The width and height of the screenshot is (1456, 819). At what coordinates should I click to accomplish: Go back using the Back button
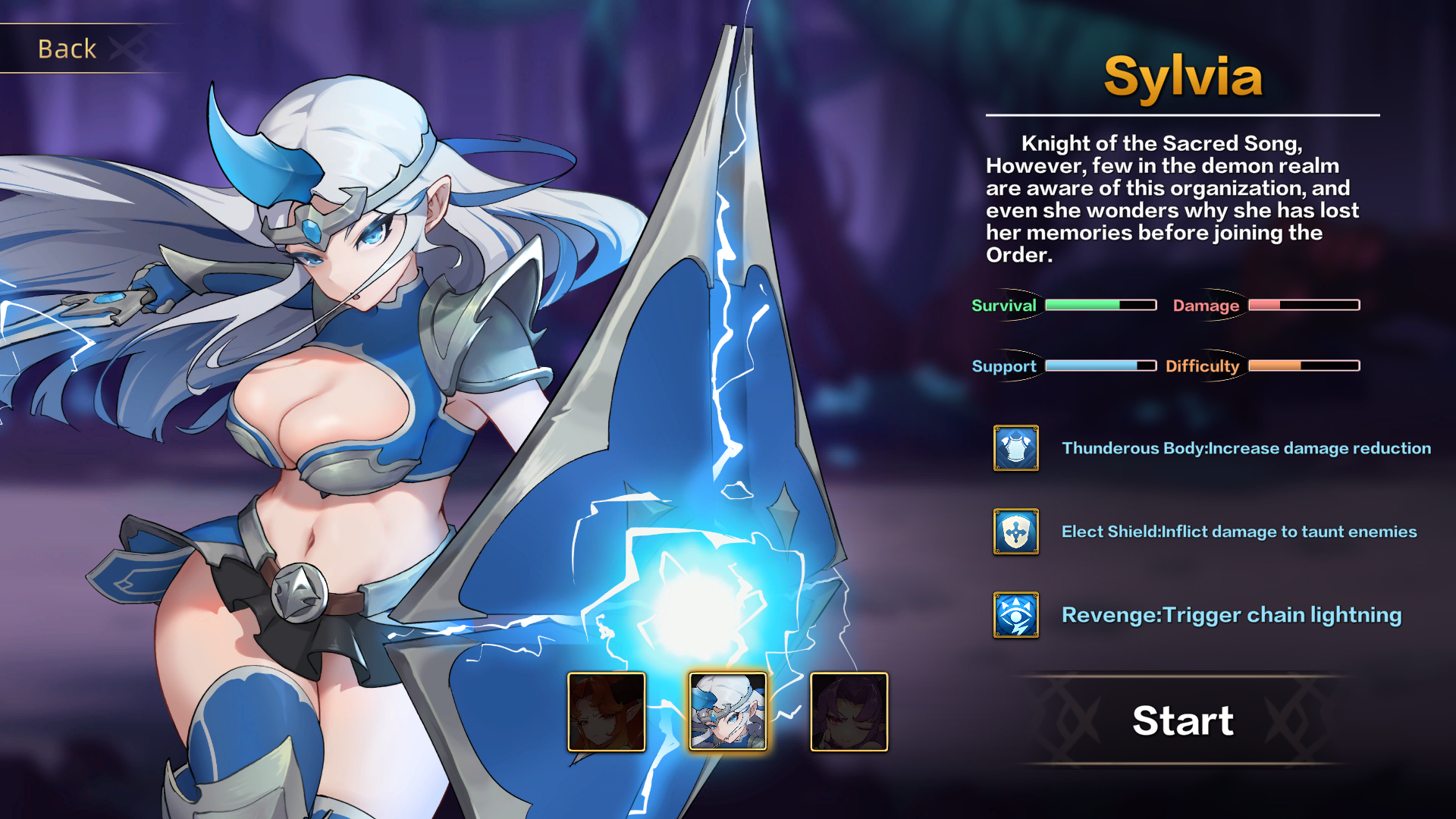point(68,49)
